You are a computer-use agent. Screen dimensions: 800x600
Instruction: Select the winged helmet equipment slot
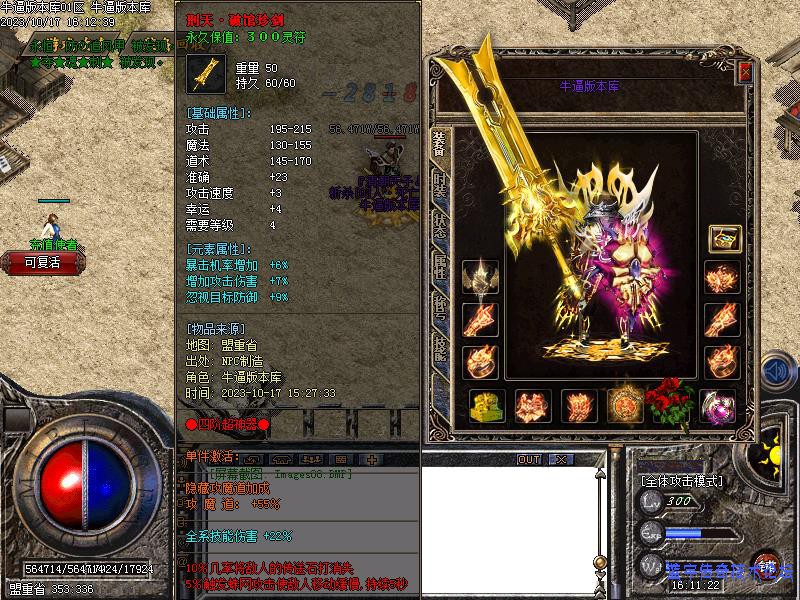click(x=478, y=279)
